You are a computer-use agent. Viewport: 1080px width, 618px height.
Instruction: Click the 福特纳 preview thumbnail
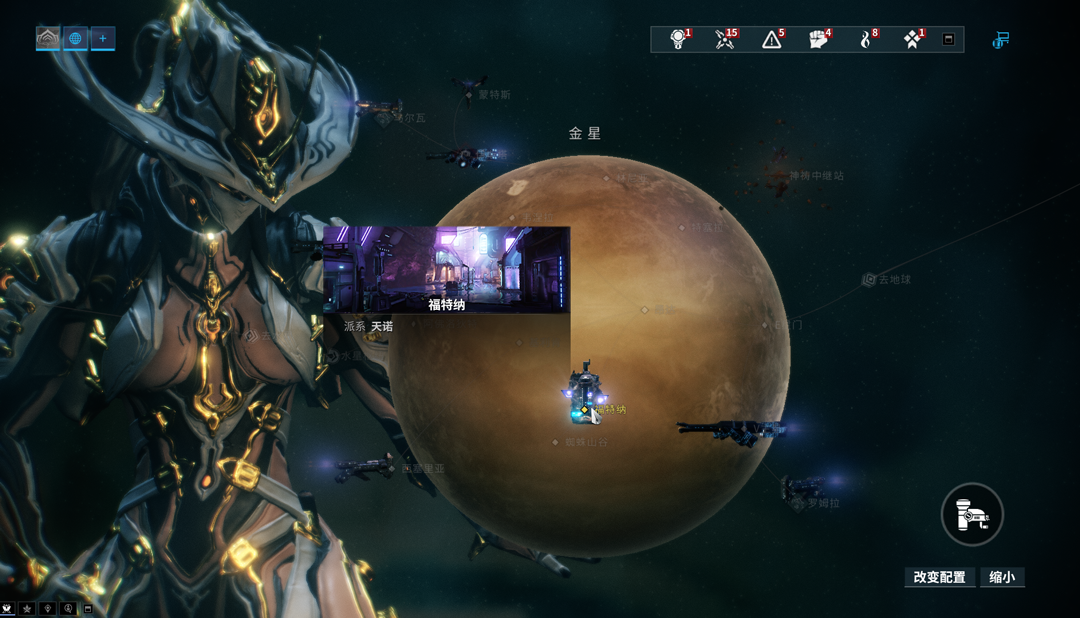[x=446, y=269]
